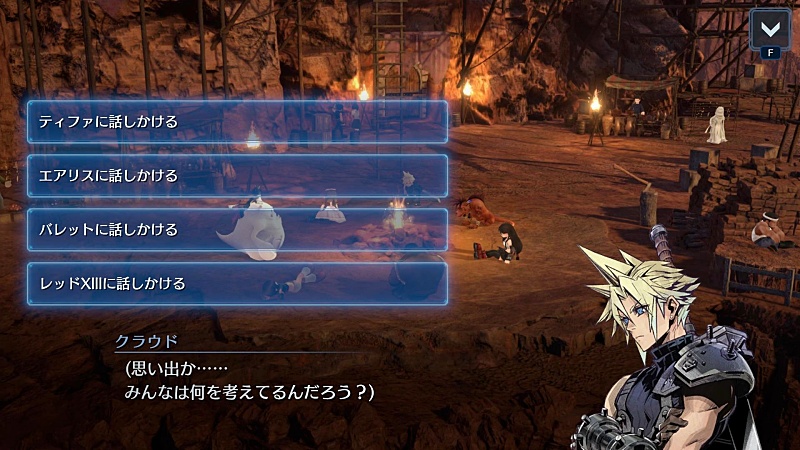Pick the talk to Barret option (バレットに話しかける)
This screenshot has height=450, width=800.
click(237, 230)
